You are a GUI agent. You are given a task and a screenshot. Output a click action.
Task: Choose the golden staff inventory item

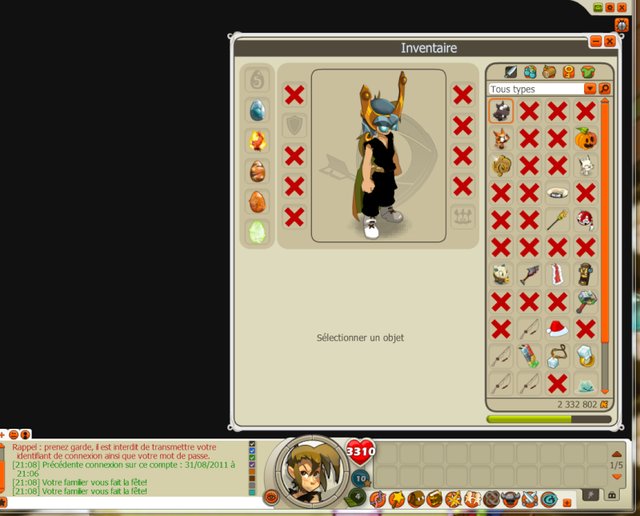tap(558, 219)
